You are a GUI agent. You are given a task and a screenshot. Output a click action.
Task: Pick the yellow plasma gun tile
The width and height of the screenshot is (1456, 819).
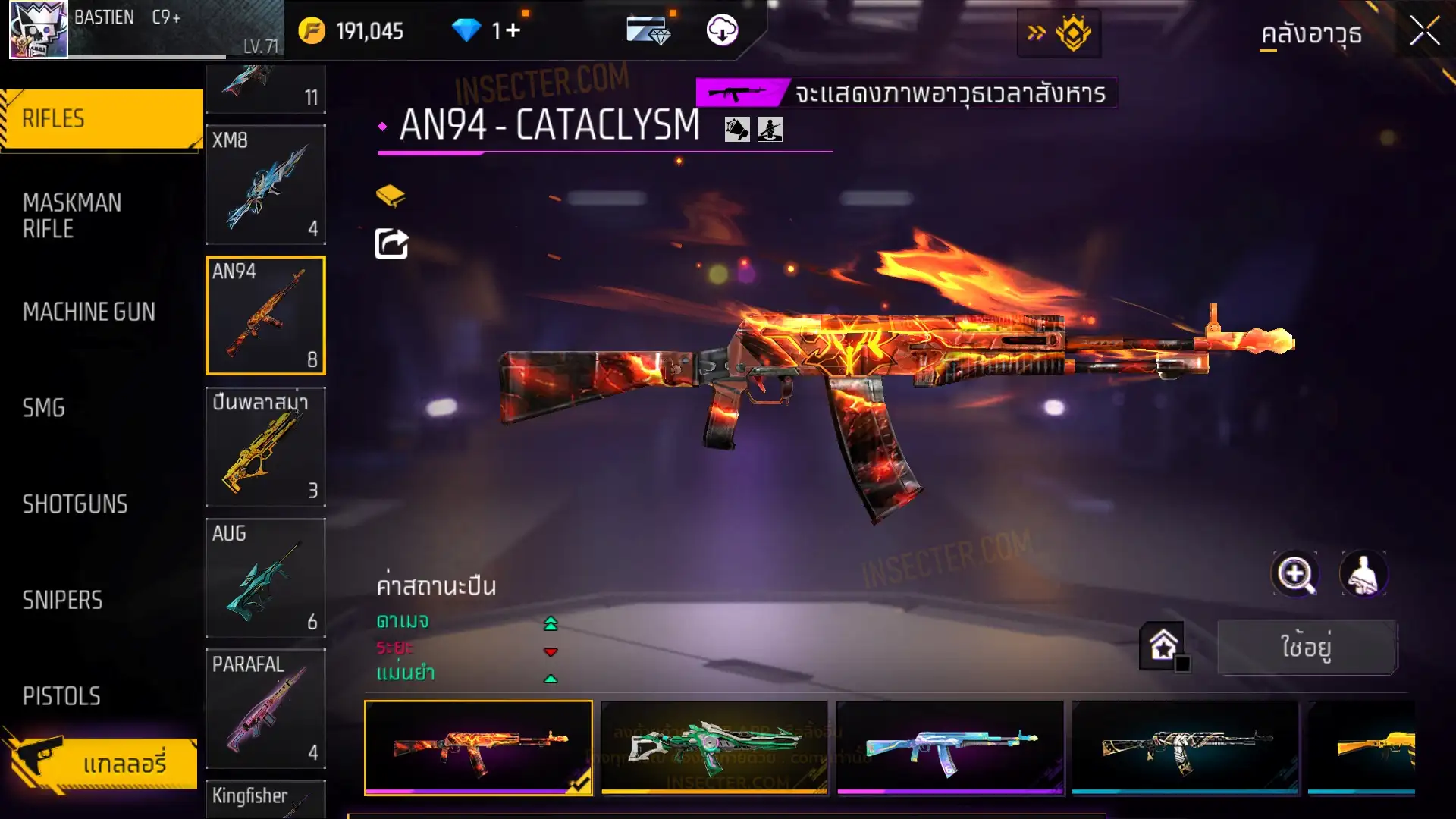pos(265,447)
